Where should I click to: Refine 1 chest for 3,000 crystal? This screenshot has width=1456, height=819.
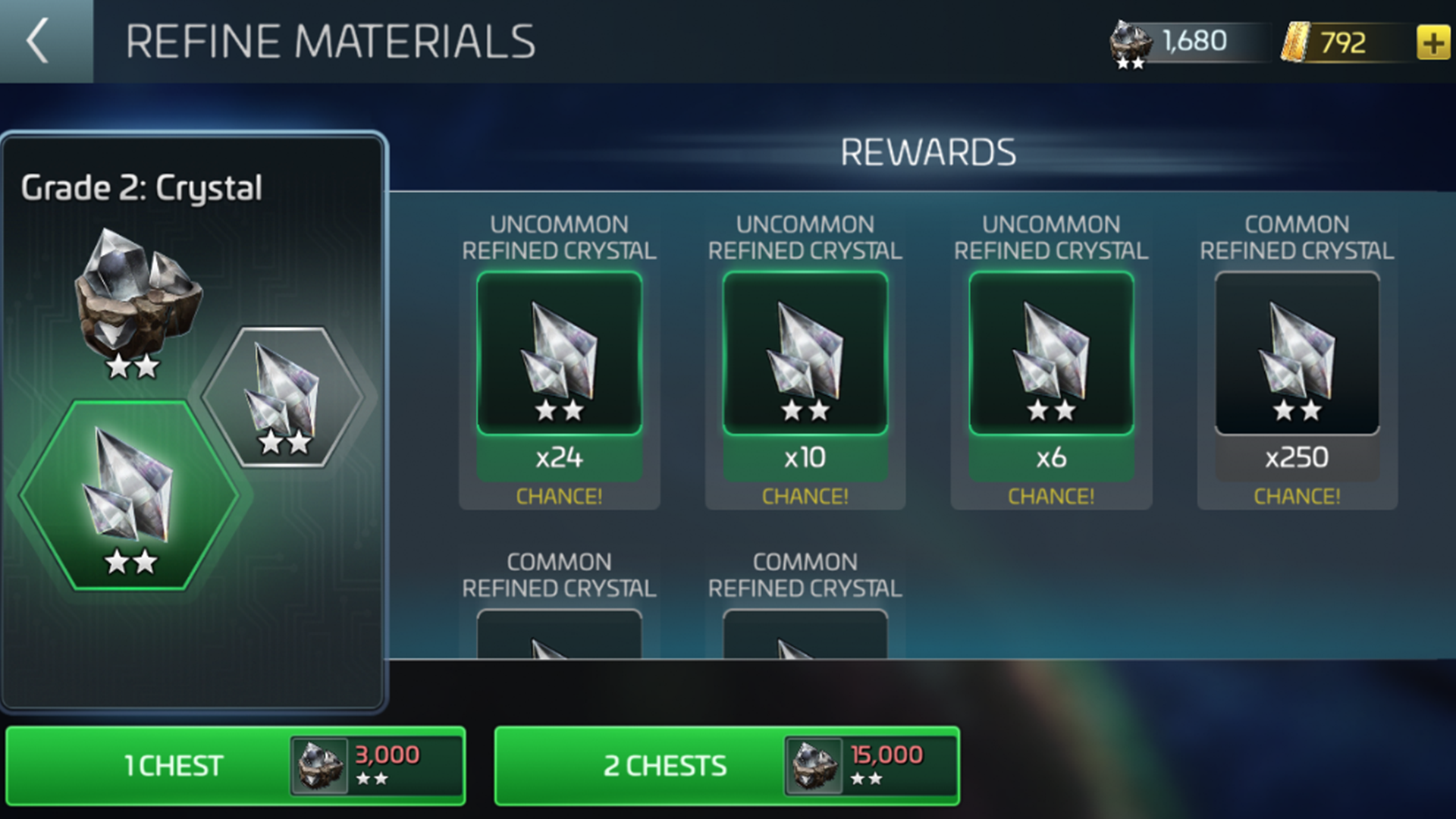tap(235, 765)
